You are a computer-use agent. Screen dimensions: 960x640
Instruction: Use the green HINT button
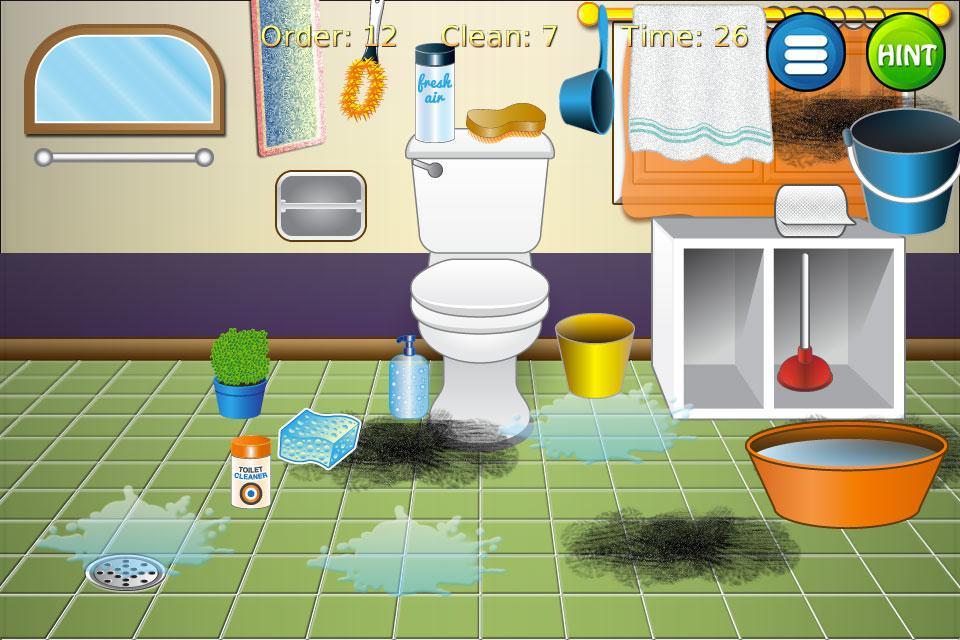point(905,52)
